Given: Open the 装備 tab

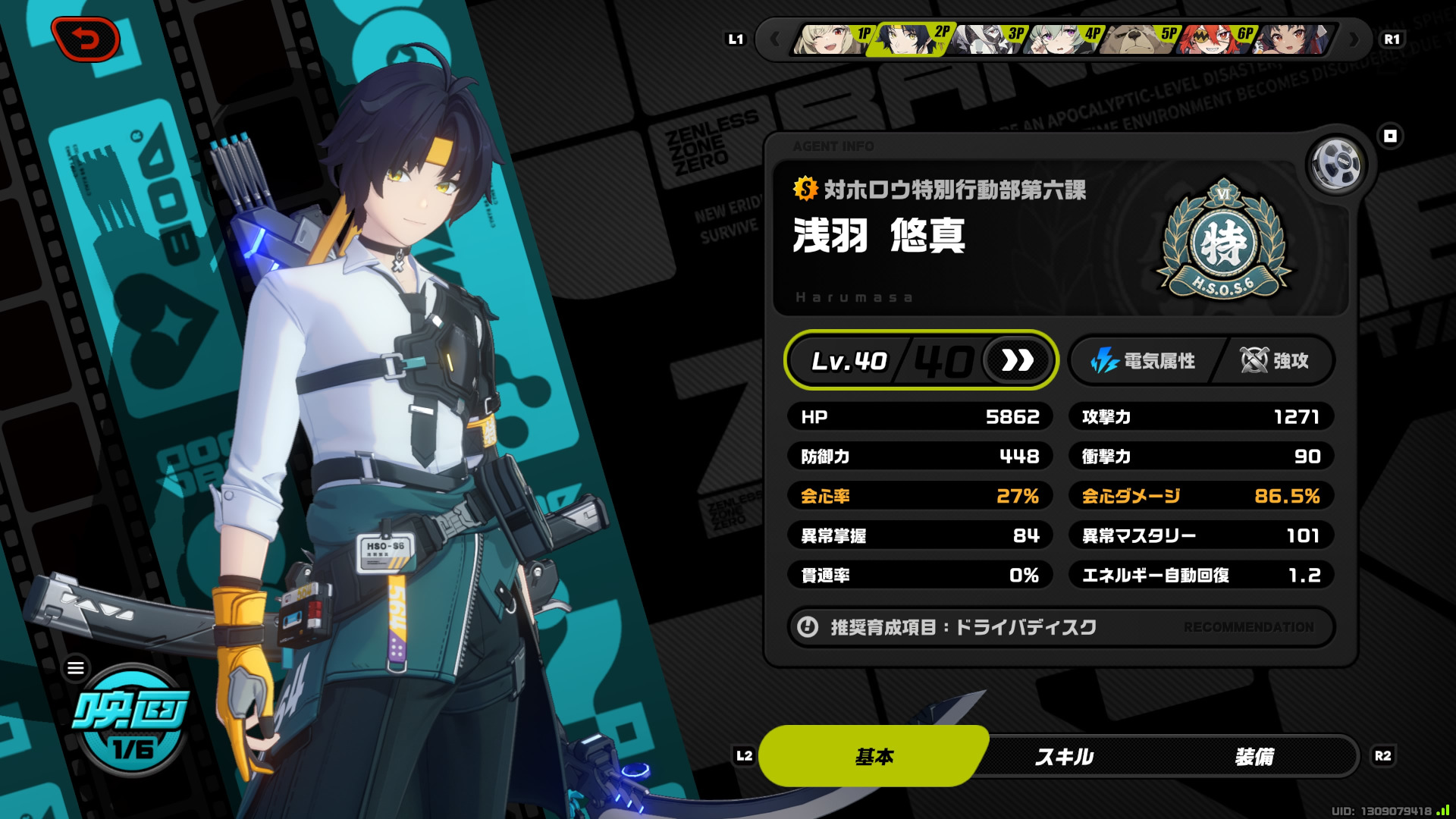Looking at the screenshot, I should coord(1254,756).
